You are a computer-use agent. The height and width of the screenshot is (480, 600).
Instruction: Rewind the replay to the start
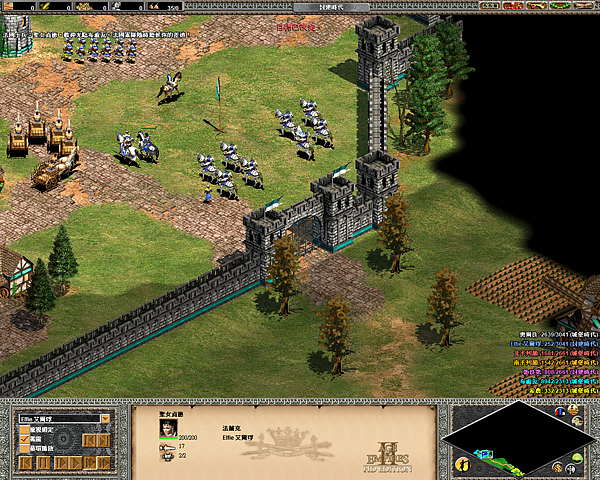(x=25, y=463)
